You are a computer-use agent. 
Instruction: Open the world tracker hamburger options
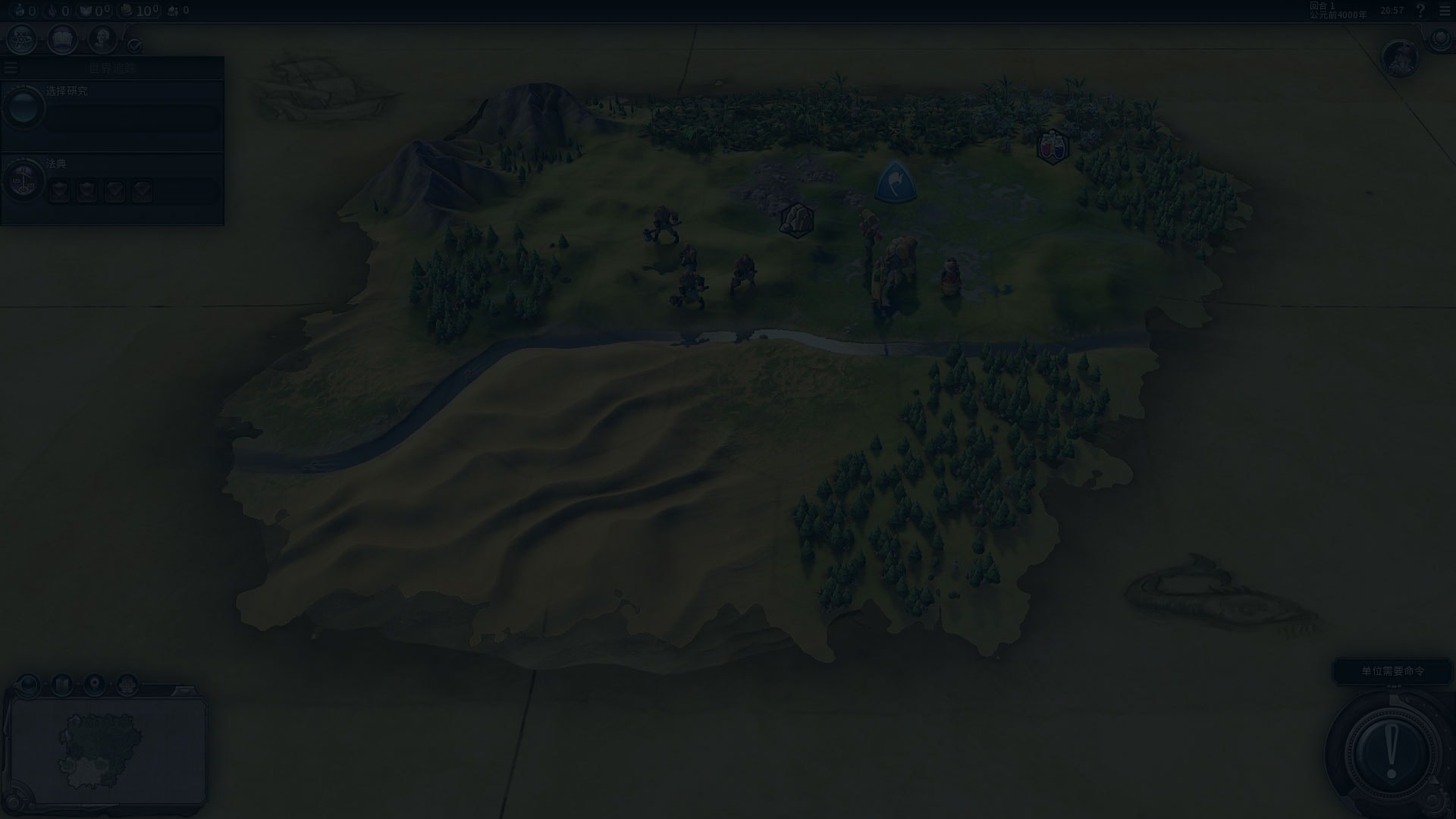click(x=11, y=68)
